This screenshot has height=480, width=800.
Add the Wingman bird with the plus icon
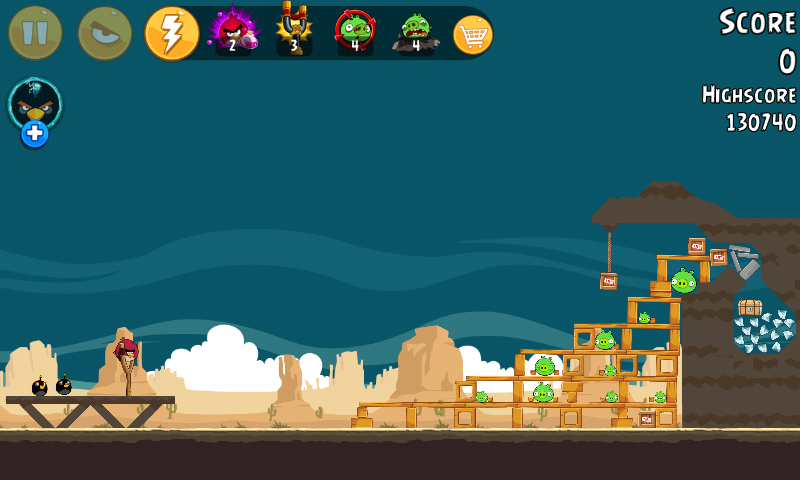point(35,134)
